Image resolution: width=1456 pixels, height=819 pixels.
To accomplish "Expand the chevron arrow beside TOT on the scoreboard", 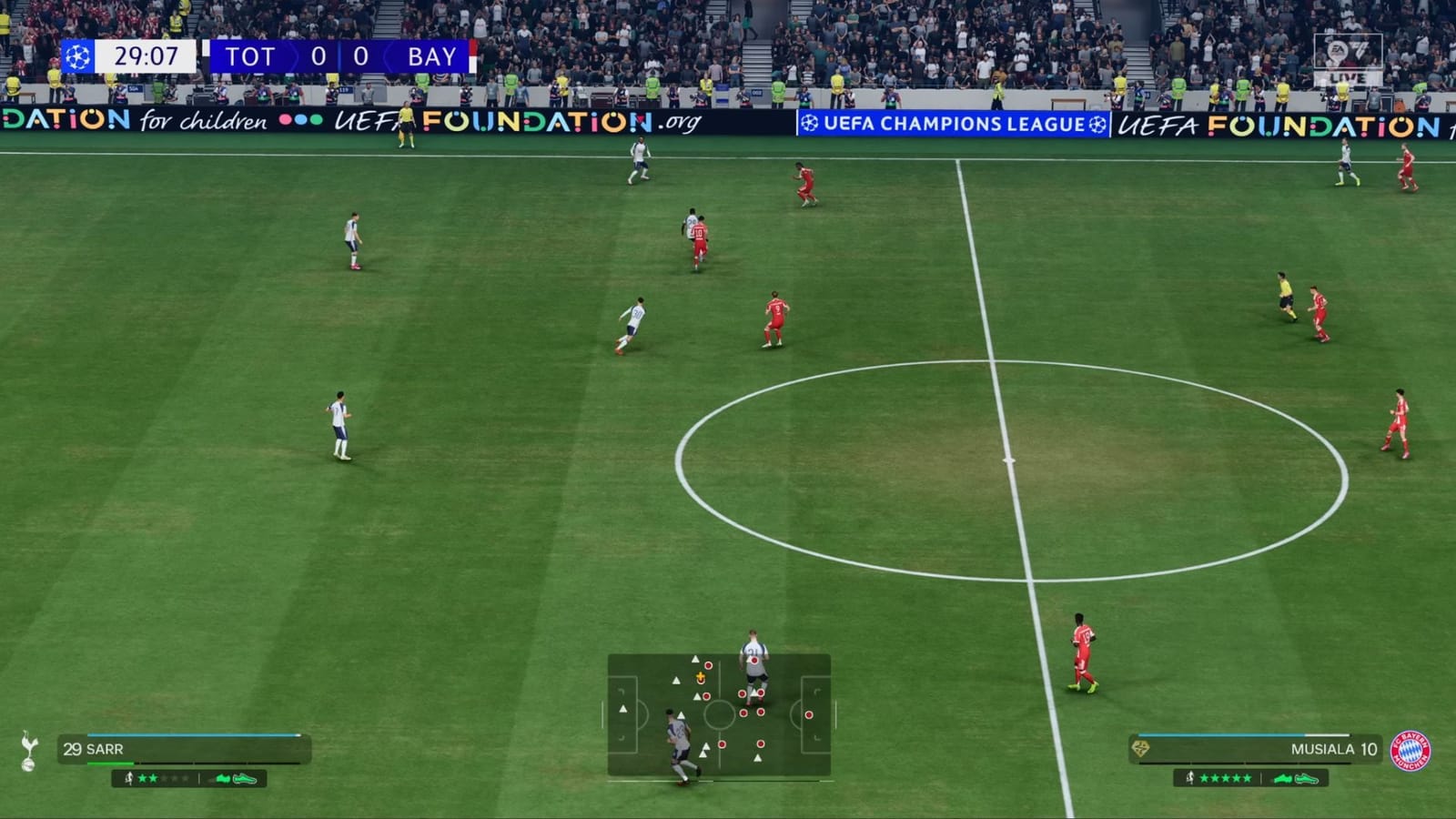I will [293, 56].
